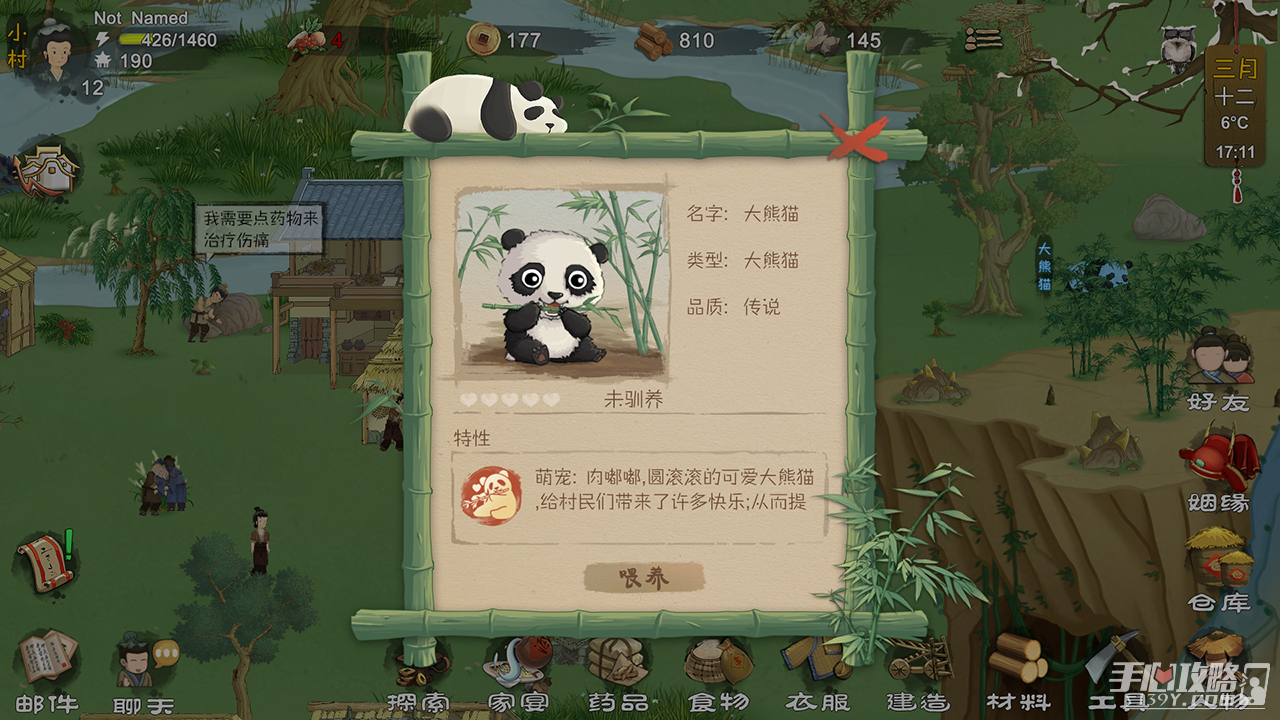The width and height of the screenshot is (1280, 720).
Task: Open the village building icon
Action: click(47, 170)
